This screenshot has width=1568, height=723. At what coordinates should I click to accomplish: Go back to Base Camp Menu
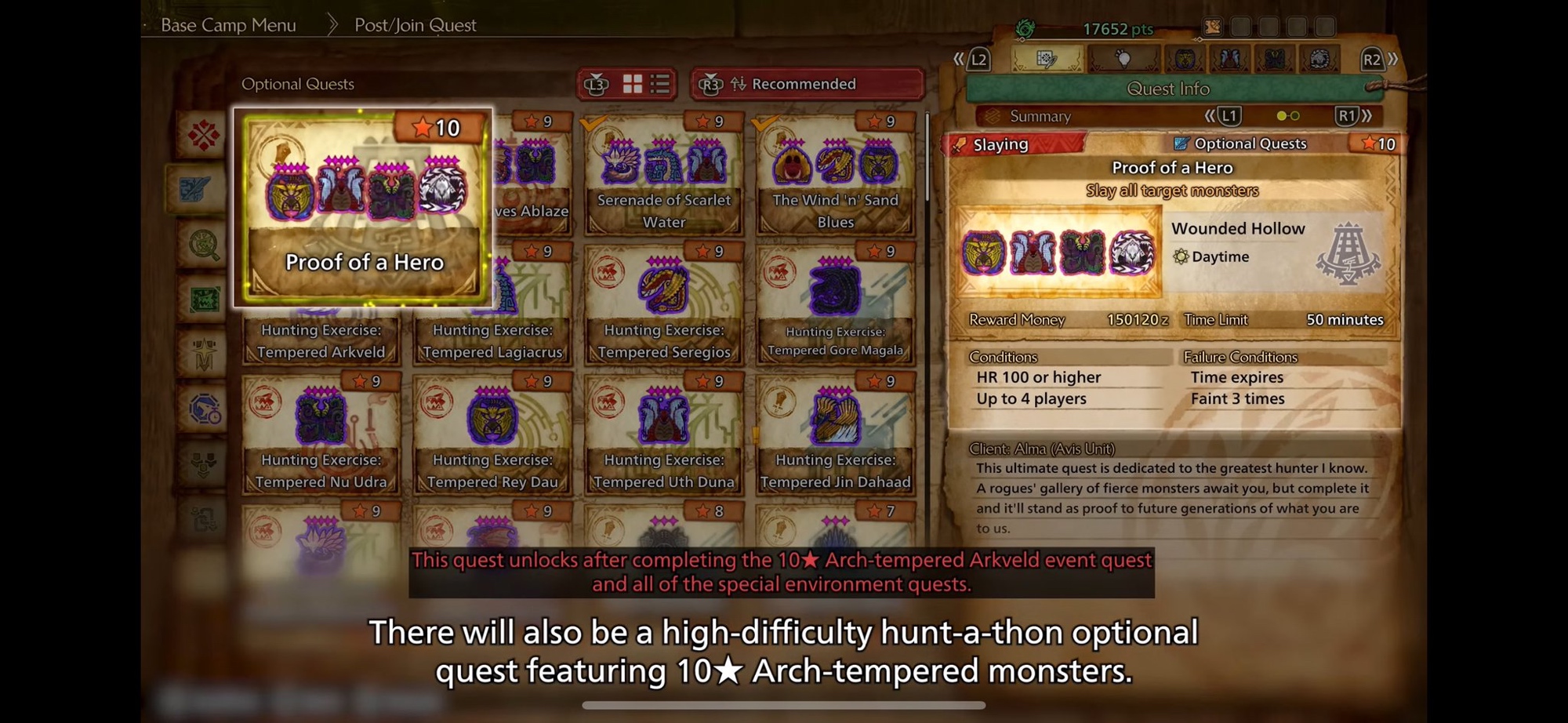[x=228, y=25]
